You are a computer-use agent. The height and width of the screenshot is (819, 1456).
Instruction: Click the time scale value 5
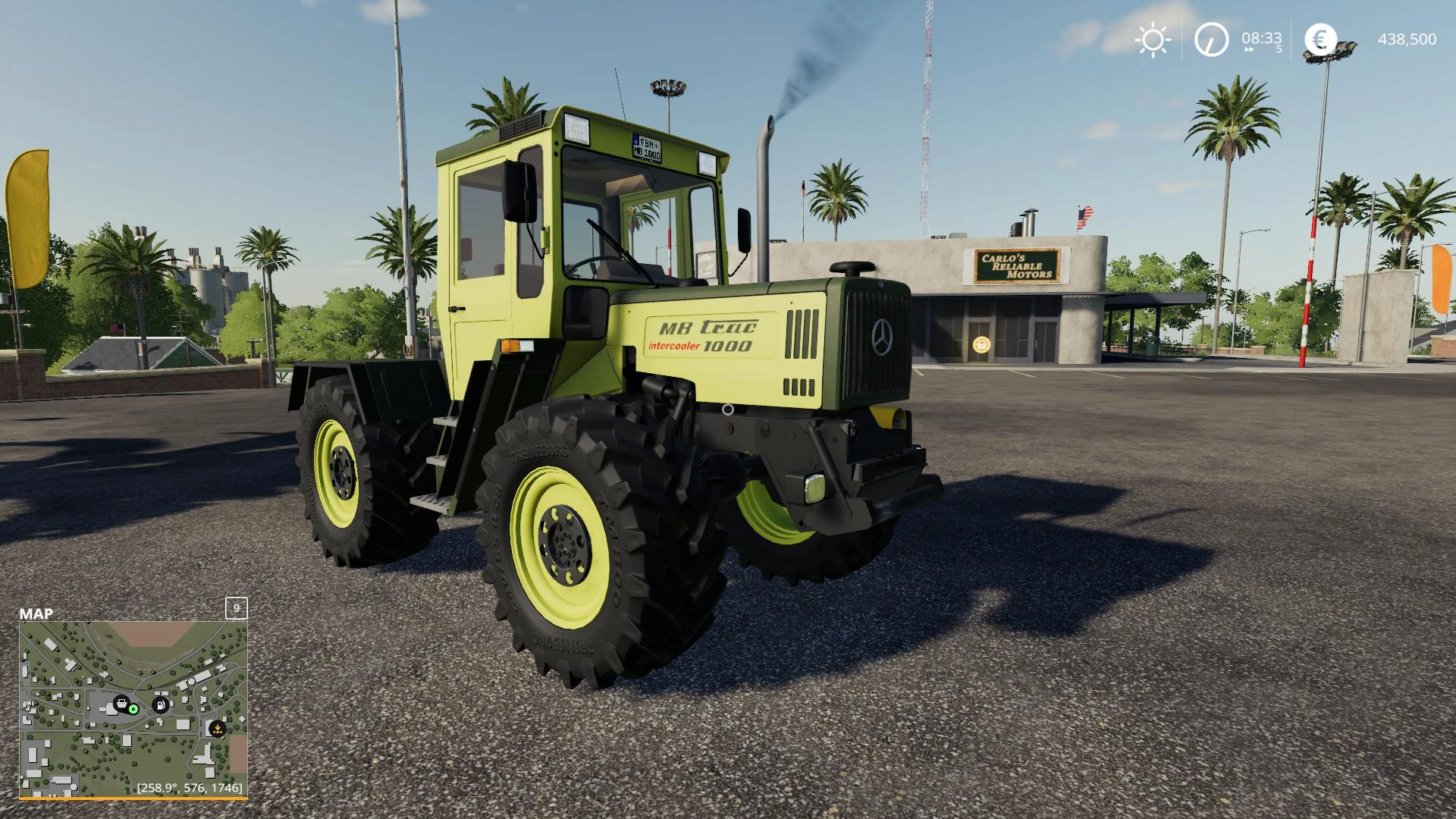(x=1279, y=49)
